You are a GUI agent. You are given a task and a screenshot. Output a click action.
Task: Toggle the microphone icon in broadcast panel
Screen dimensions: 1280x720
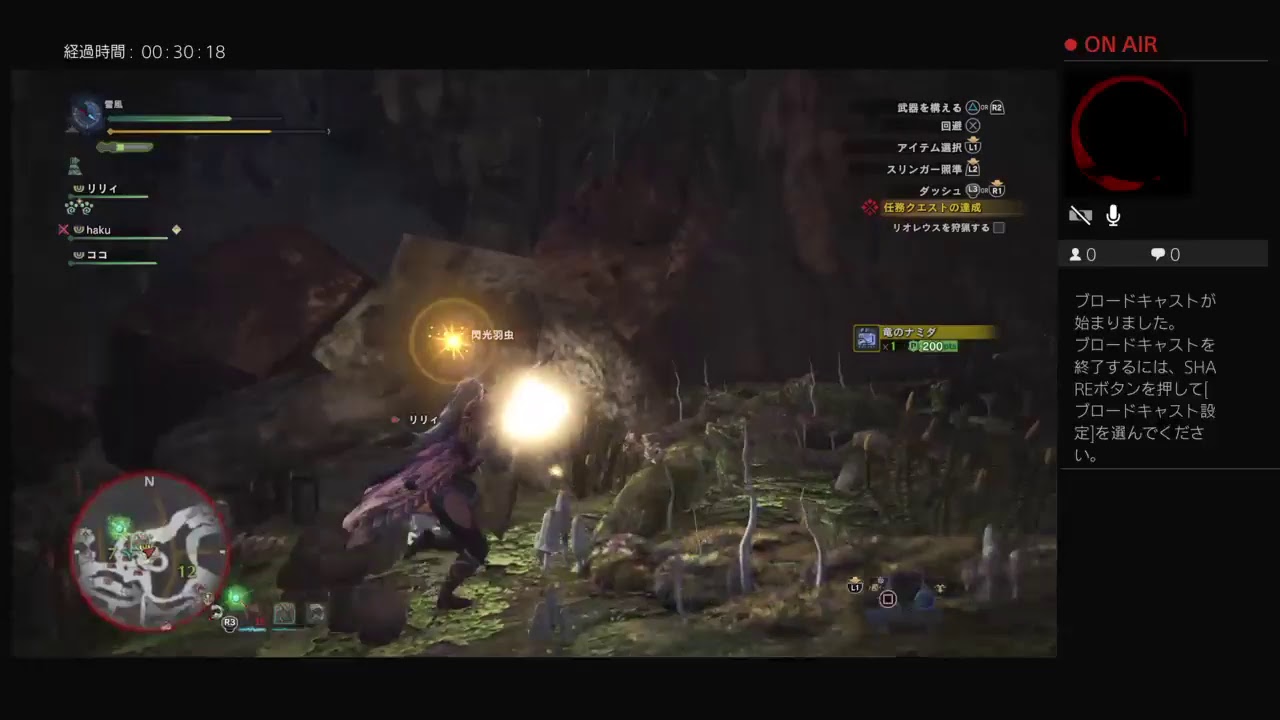pyautogui.click(x=1112, y=214)
